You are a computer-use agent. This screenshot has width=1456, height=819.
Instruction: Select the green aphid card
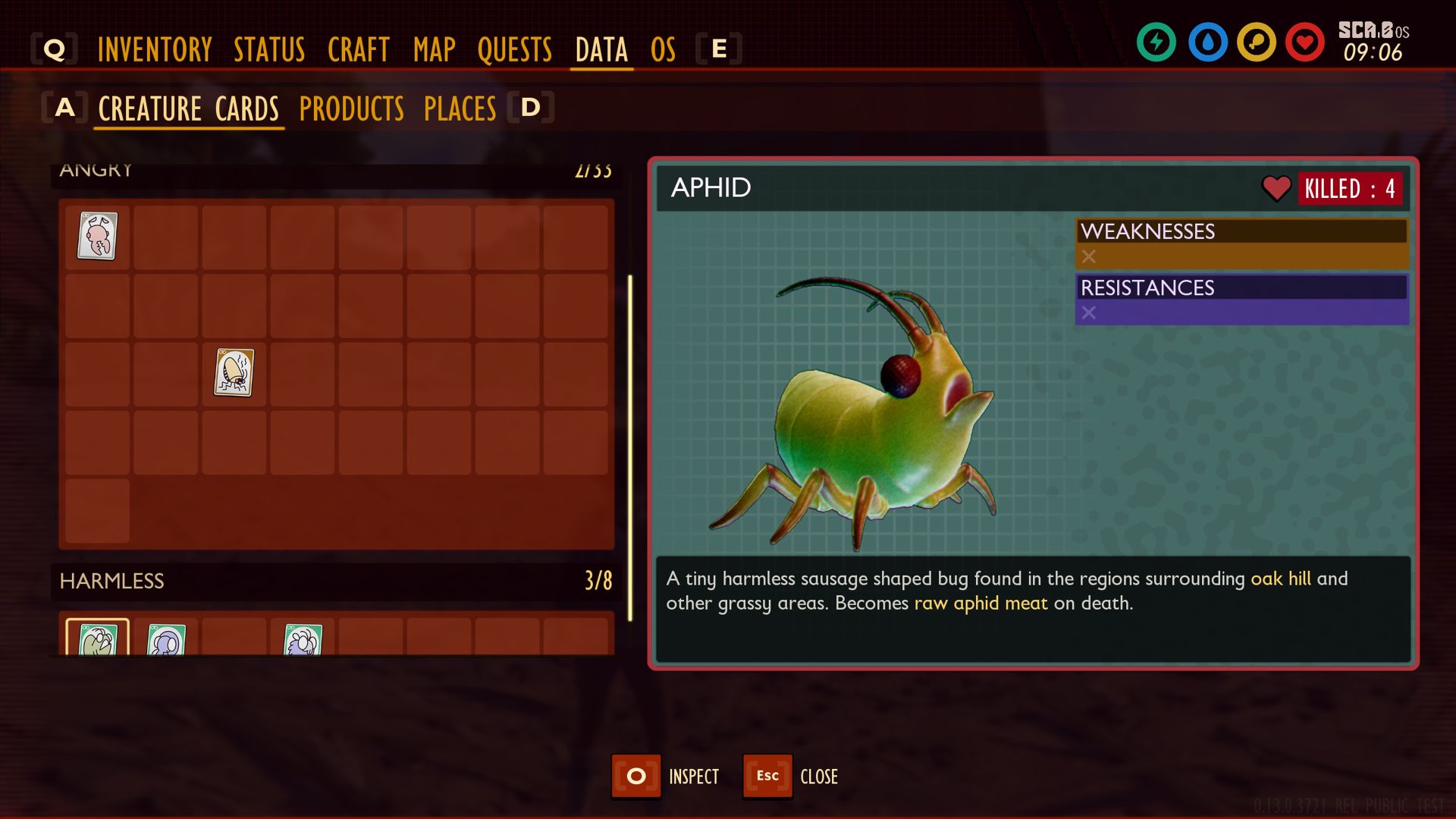97,639
